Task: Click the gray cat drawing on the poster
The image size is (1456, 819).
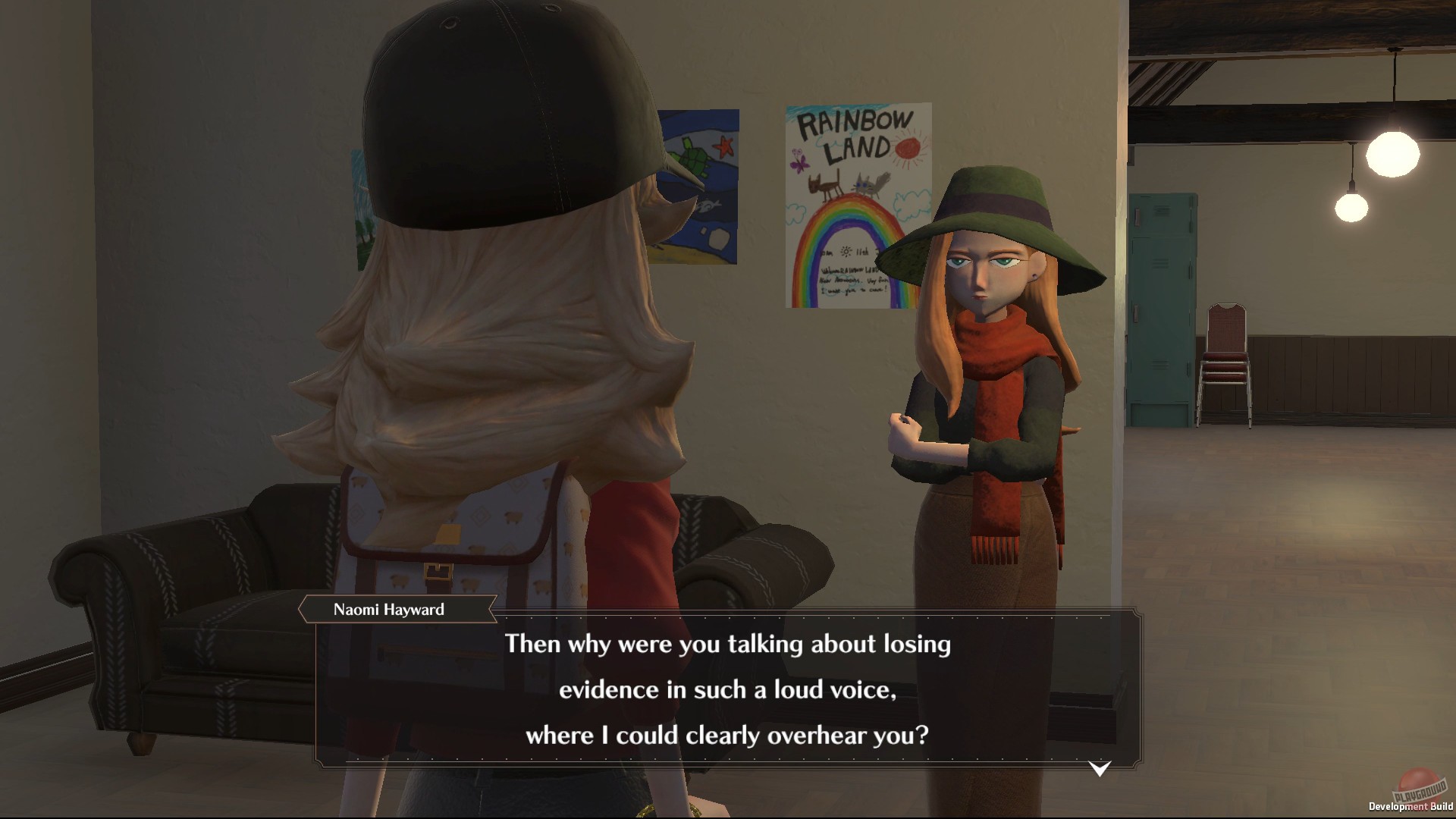Action: tap(865, 184)
